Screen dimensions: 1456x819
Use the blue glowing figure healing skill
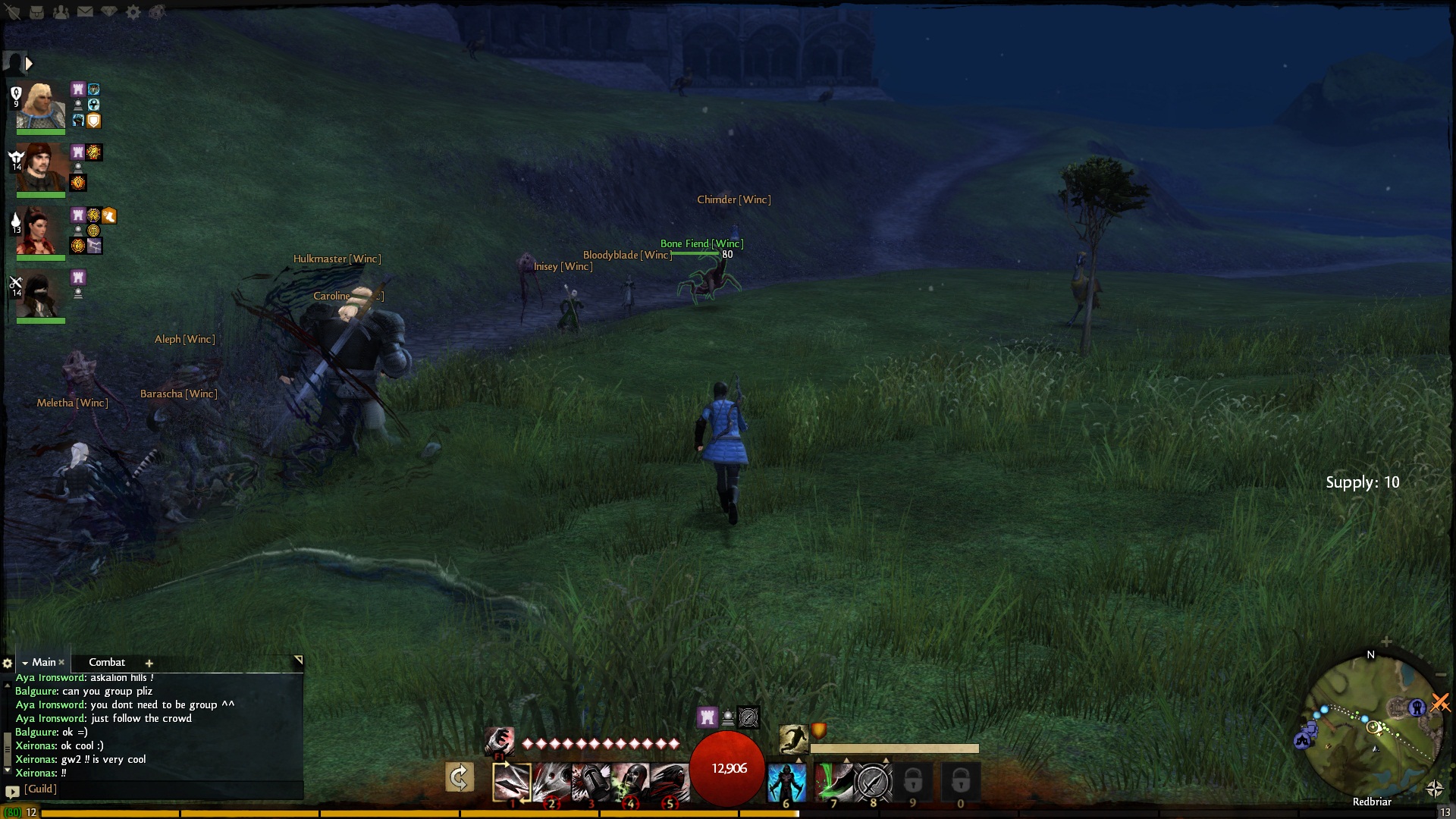pos(786,780)
